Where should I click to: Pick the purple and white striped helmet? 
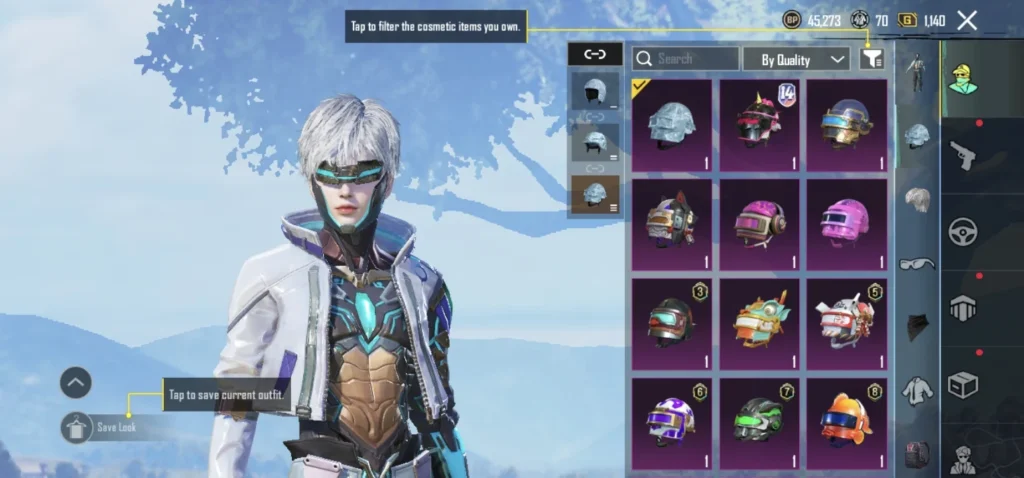(672, 424)
